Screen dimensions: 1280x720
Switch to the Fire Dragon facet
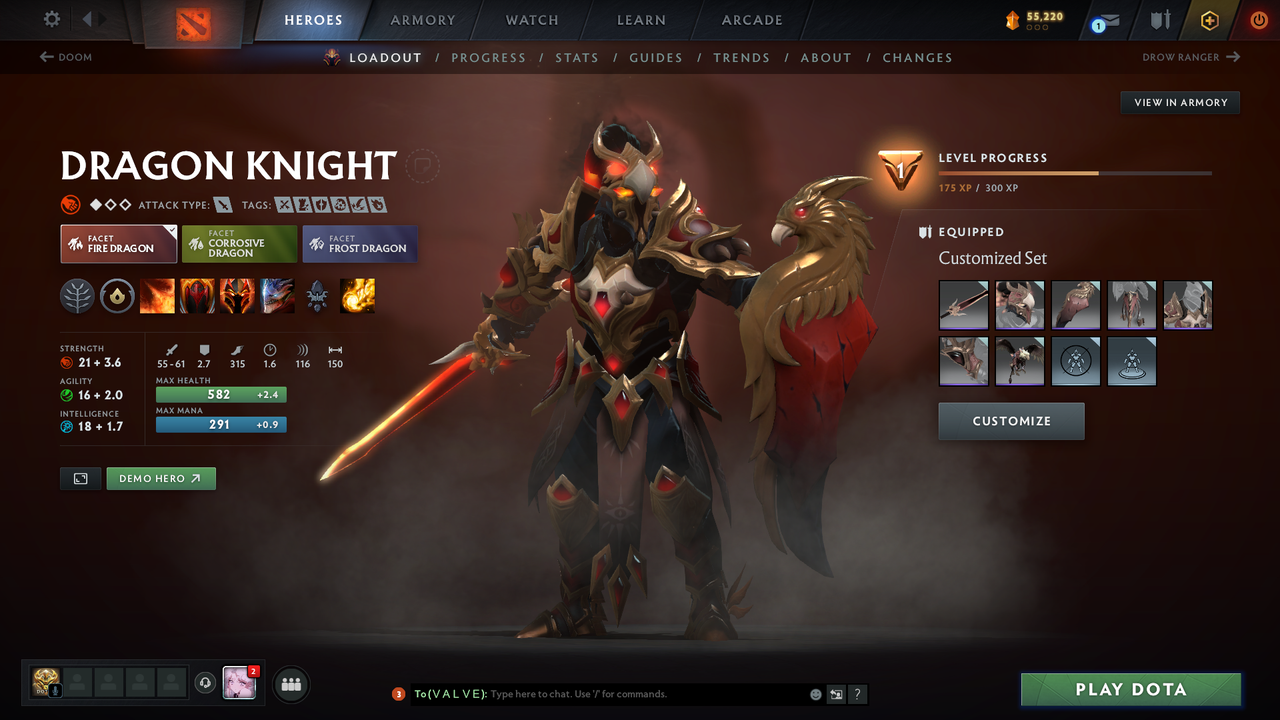[118, 243]
